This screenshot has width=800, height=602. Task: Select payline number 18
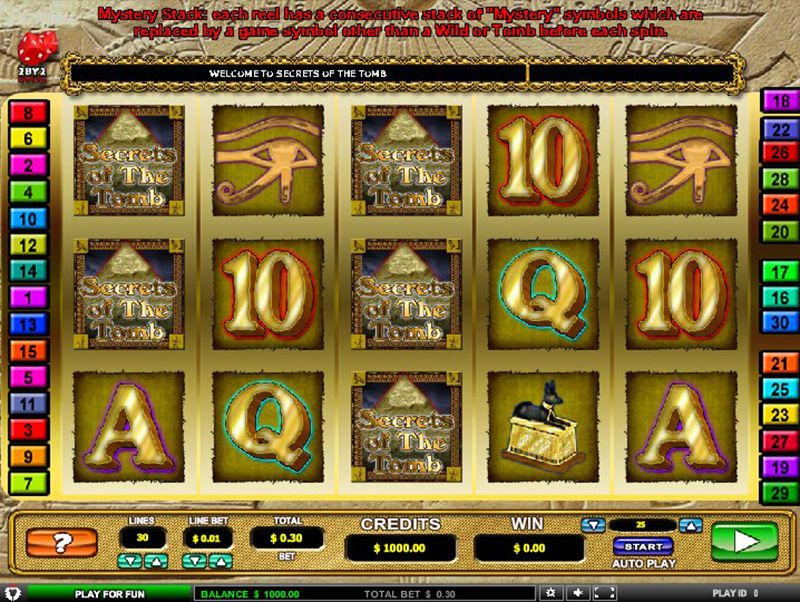[777, 101]
